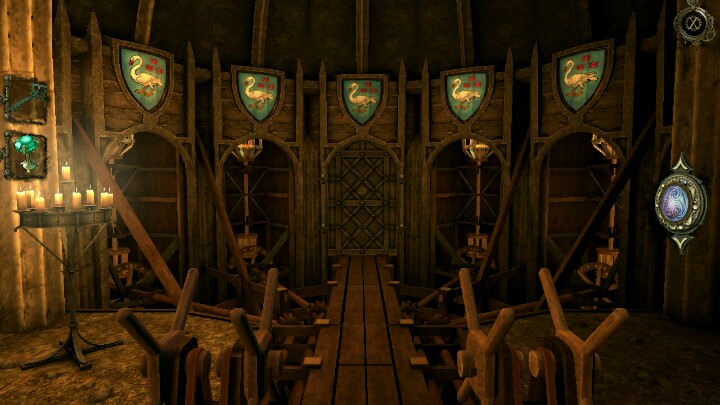Open the gear menu with crossed tools
Viewport: 720px width, 405px height.
tap(692, 23)
